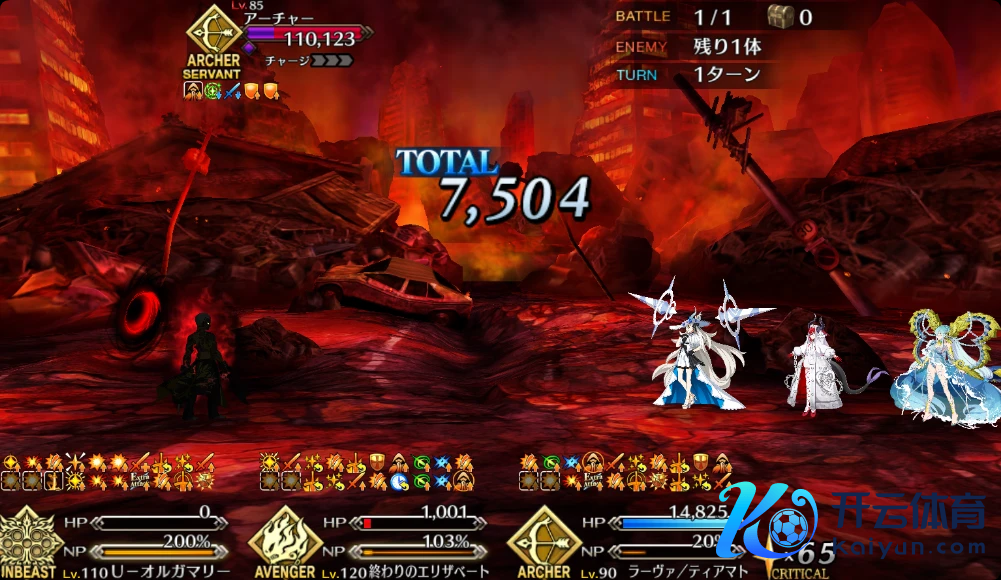Open U-Olga Marie's UnBeast class icon
Image resolution: width=1001 pixels, height=580 pixels.
click(x=27, y=539)
